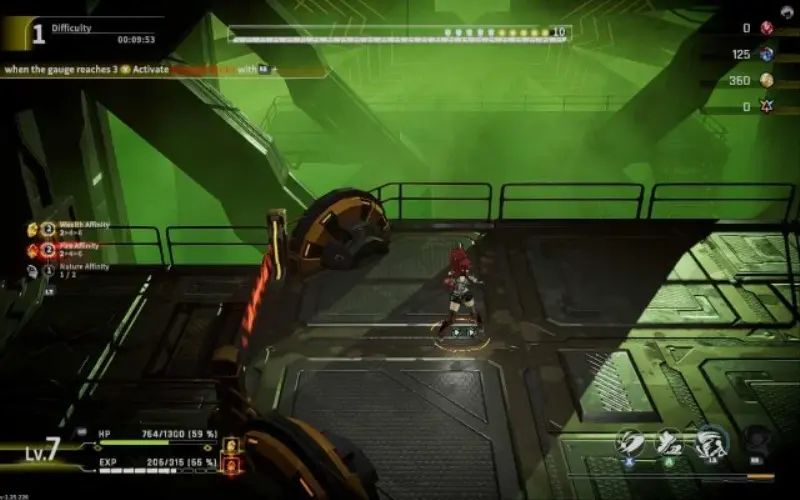Activate the leftmost skill icon above the blue X
Image resolution: width=800 pixels, height=500 pixels.
coord(628,441)
